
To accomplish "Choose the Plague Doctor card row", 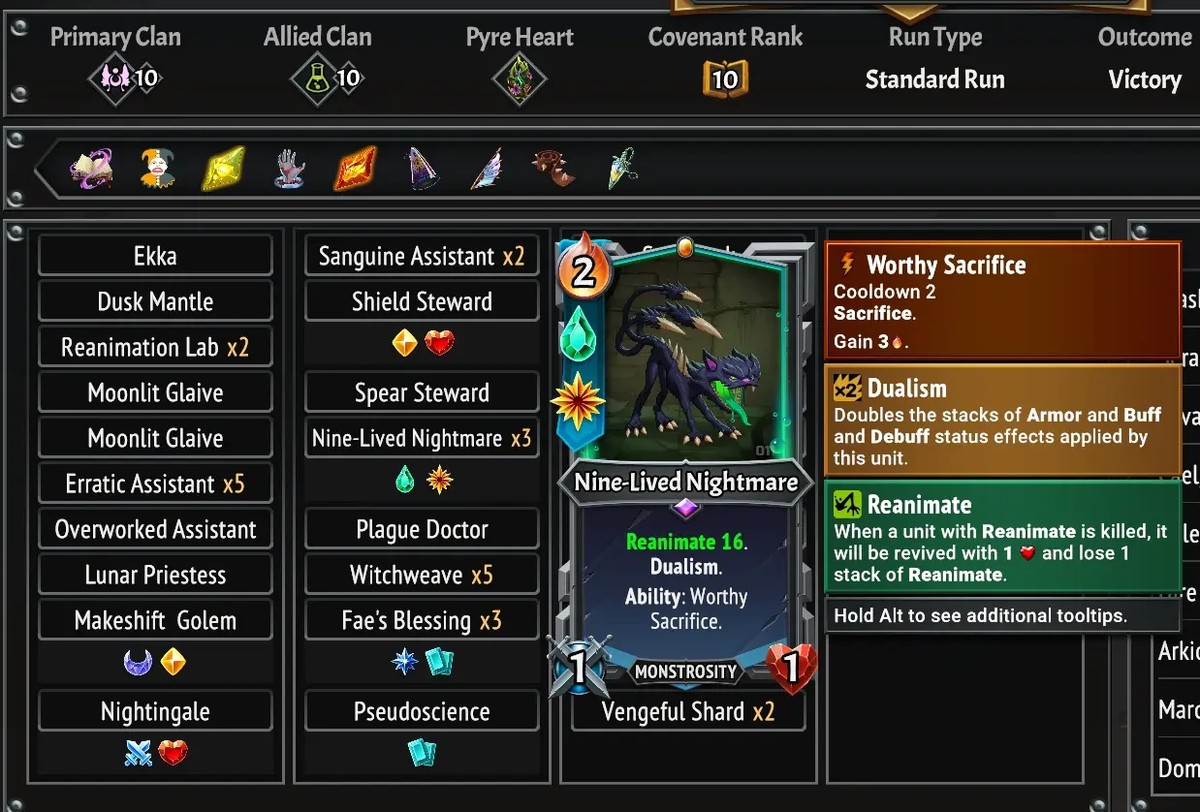I will tap(421, 529).
